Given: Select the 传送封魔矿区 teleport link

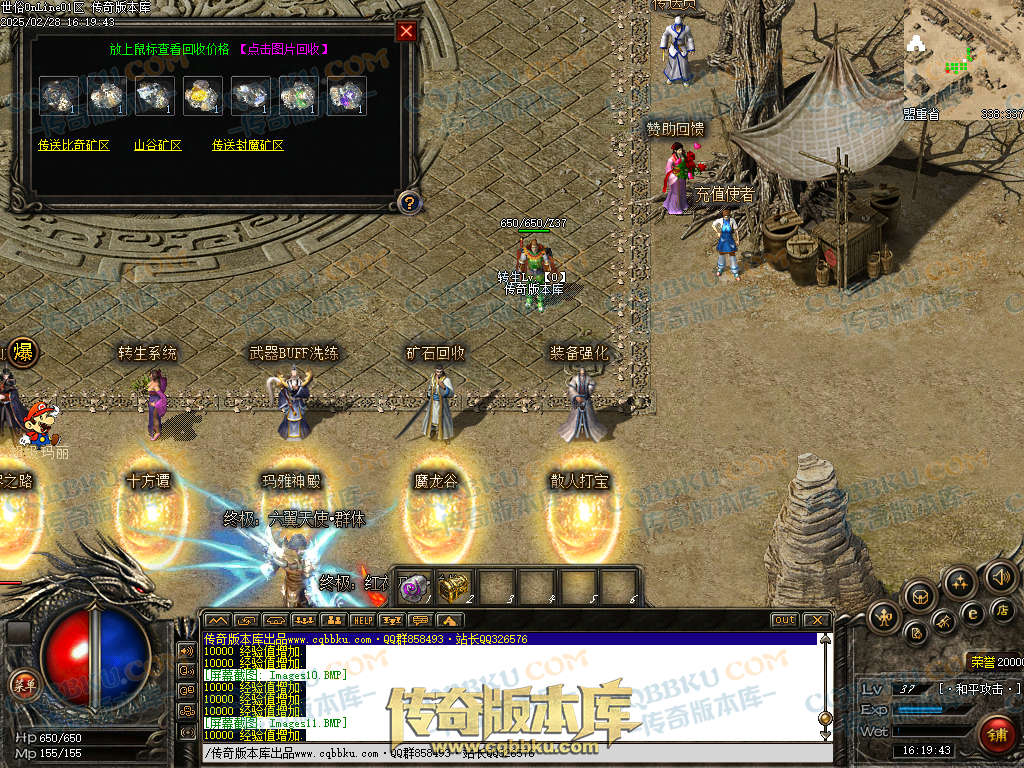Looking at the screenshot, I should (247, 145).
